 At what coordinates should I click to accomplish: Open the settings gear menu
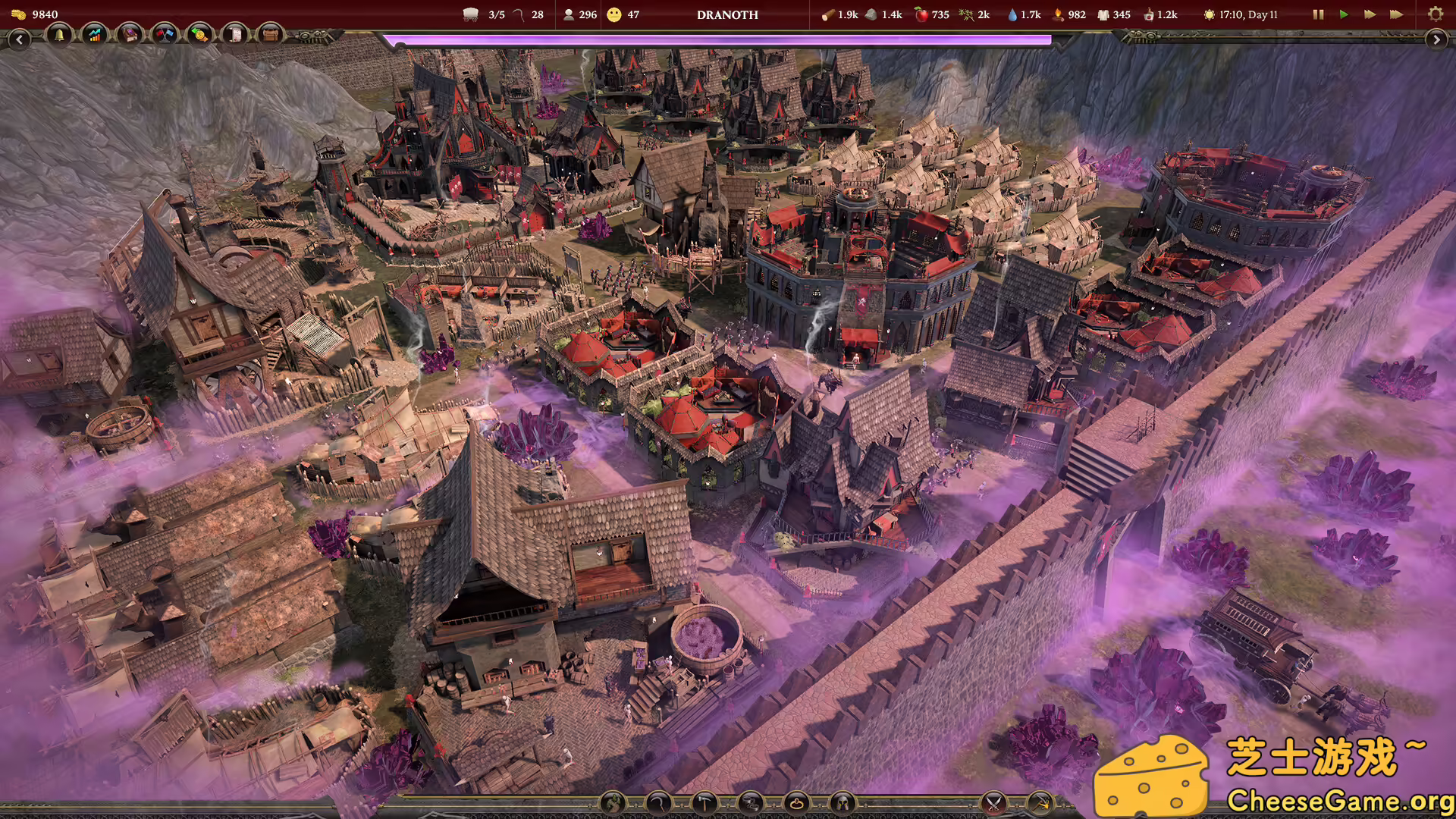(1436, 14)
